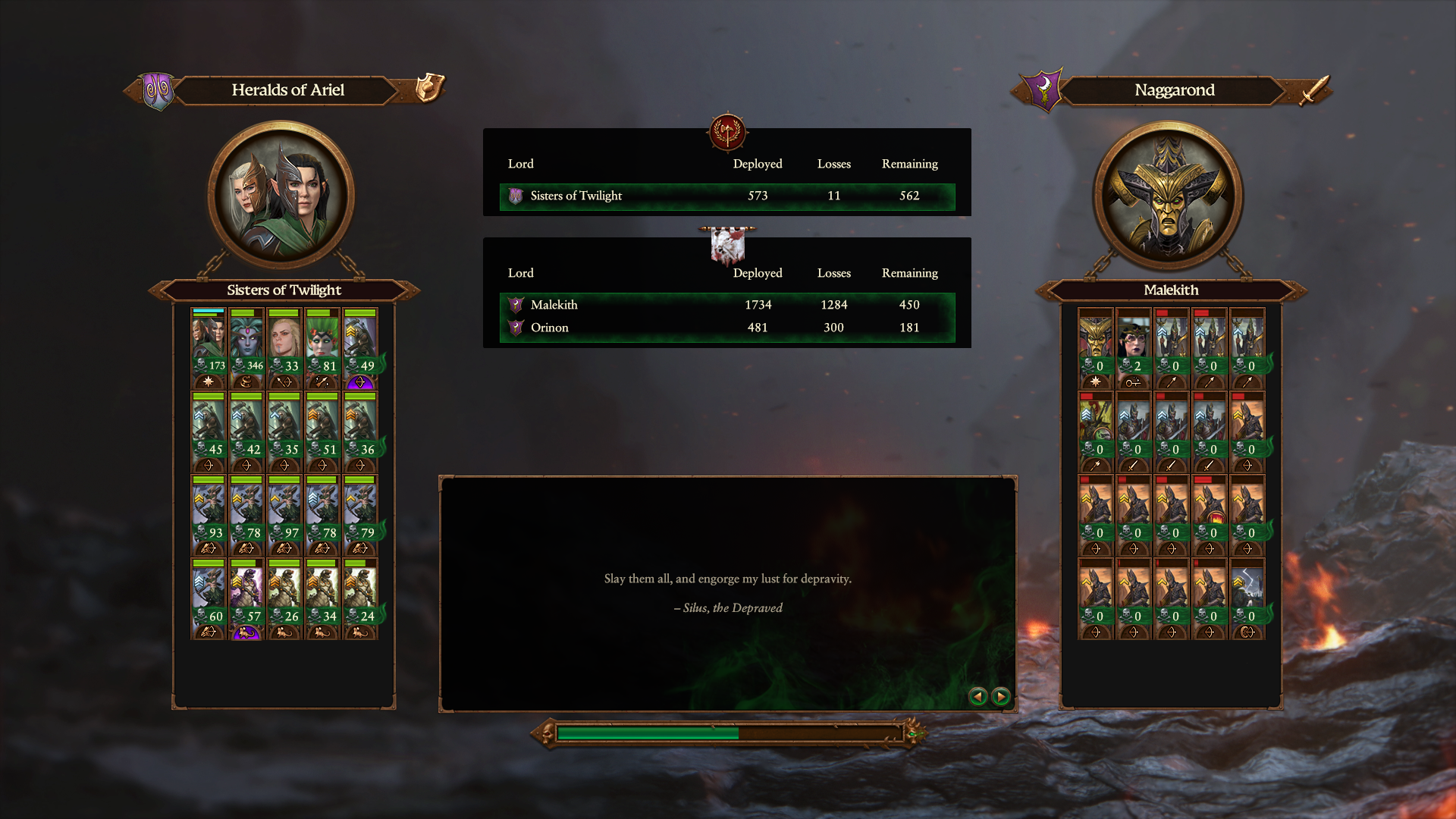Image resolution: width=1456 pixels, height=819 pixels.
Task: Show the next loading screen quote
Action: [x=1001, y=696]
